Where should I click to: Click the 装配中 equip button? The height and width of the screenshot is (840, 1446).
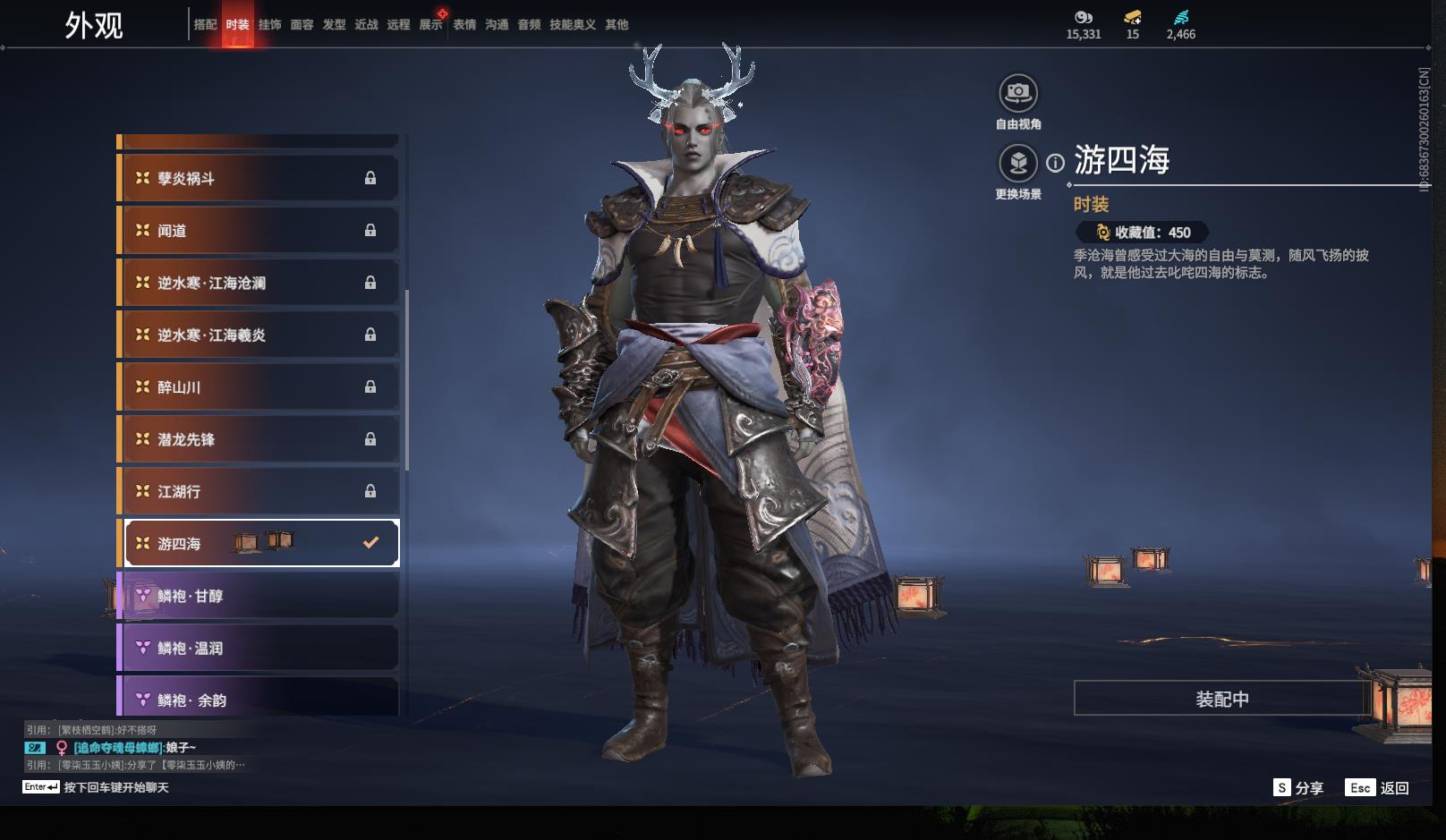1221,699
